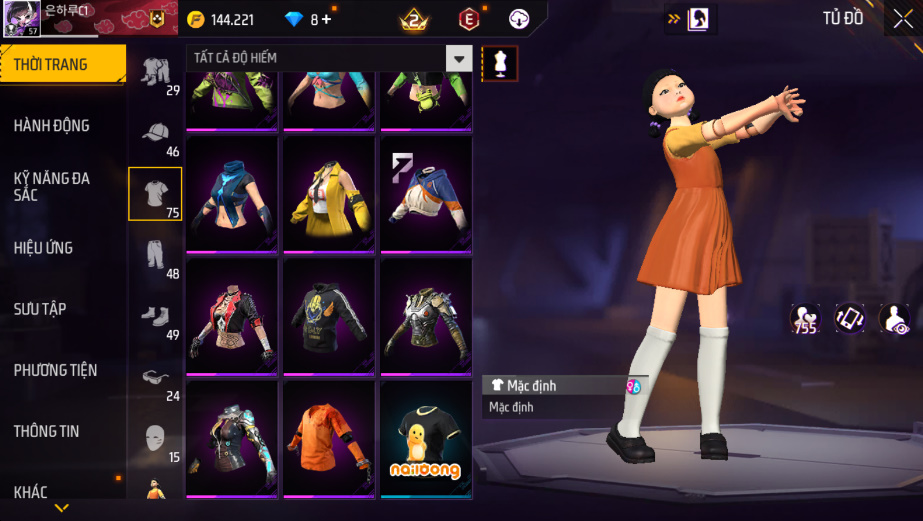Screen dimensions: 923x521
Task: Select the orange long-sleeve shirt
Action: pos(329,439)
